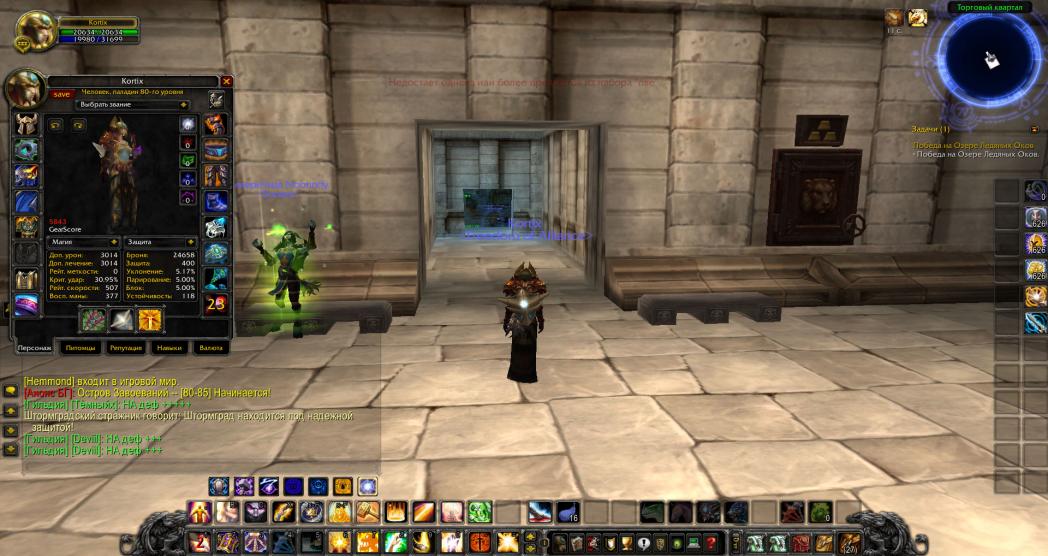Open the Защита stats category dropdown
Viewport: 1048px width, 556px height.
(158, 242)
